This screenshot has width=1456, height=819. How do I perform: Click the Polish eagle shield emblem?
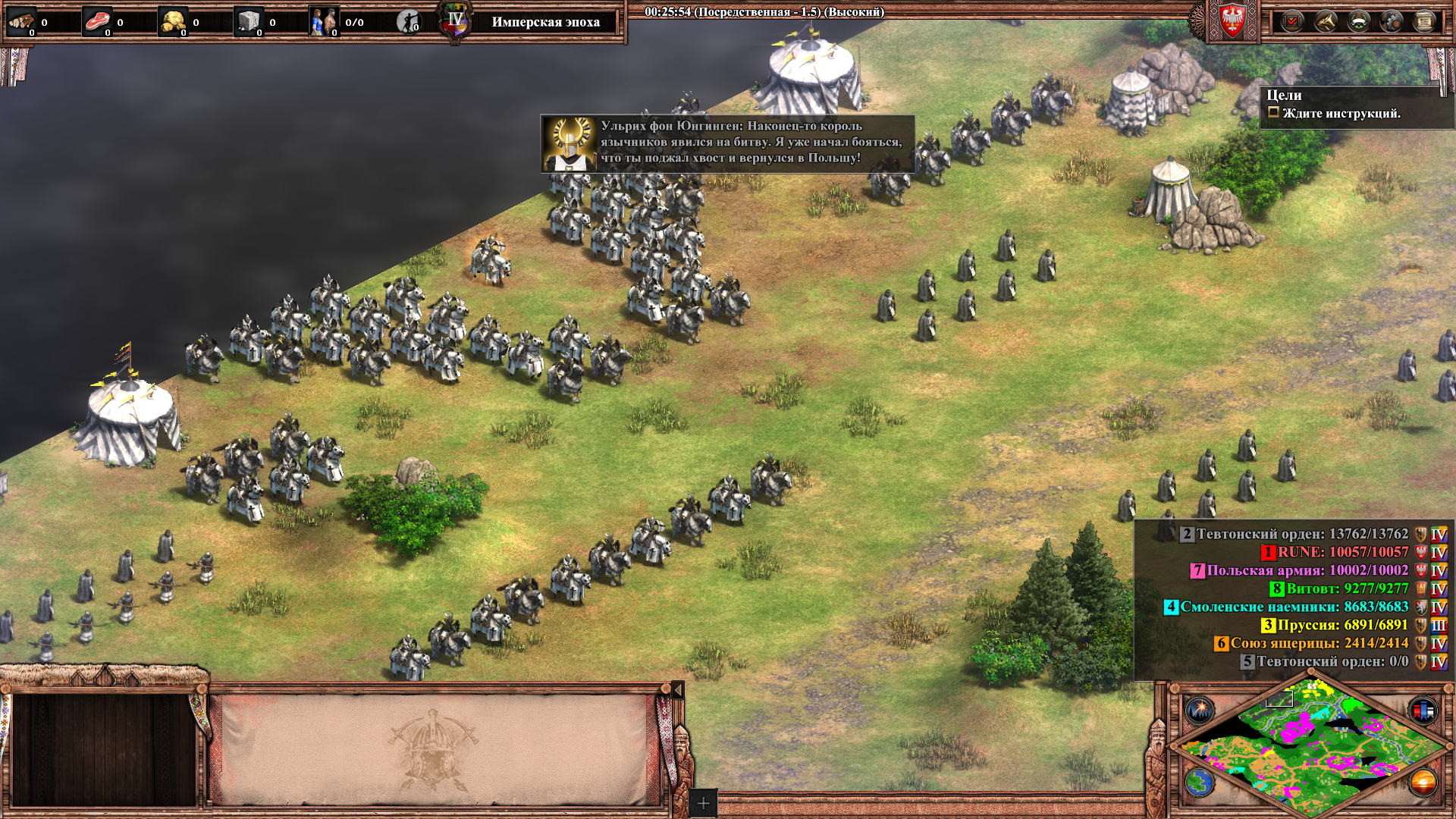1232,20
